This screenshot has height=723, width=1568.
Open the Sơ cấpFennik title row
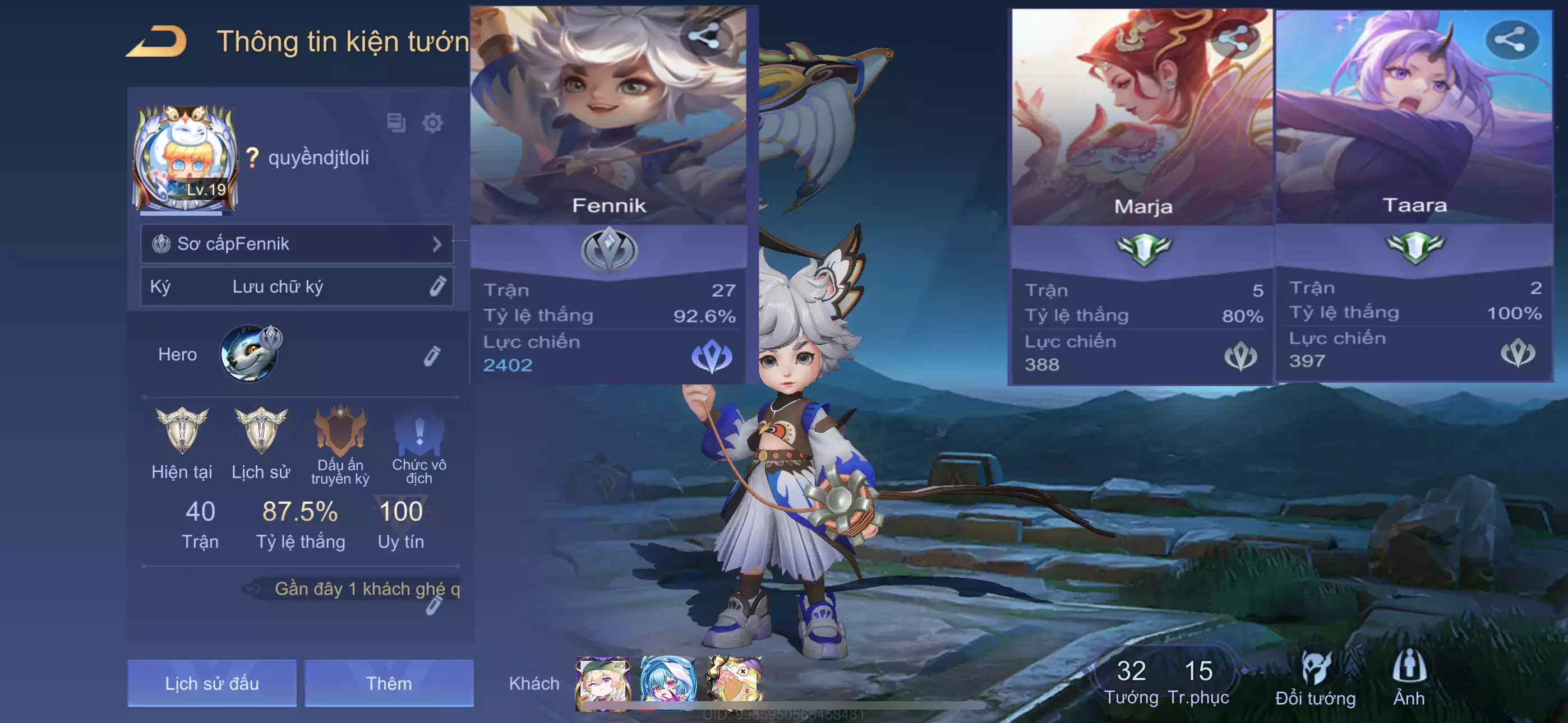click(x=297, y=244)
